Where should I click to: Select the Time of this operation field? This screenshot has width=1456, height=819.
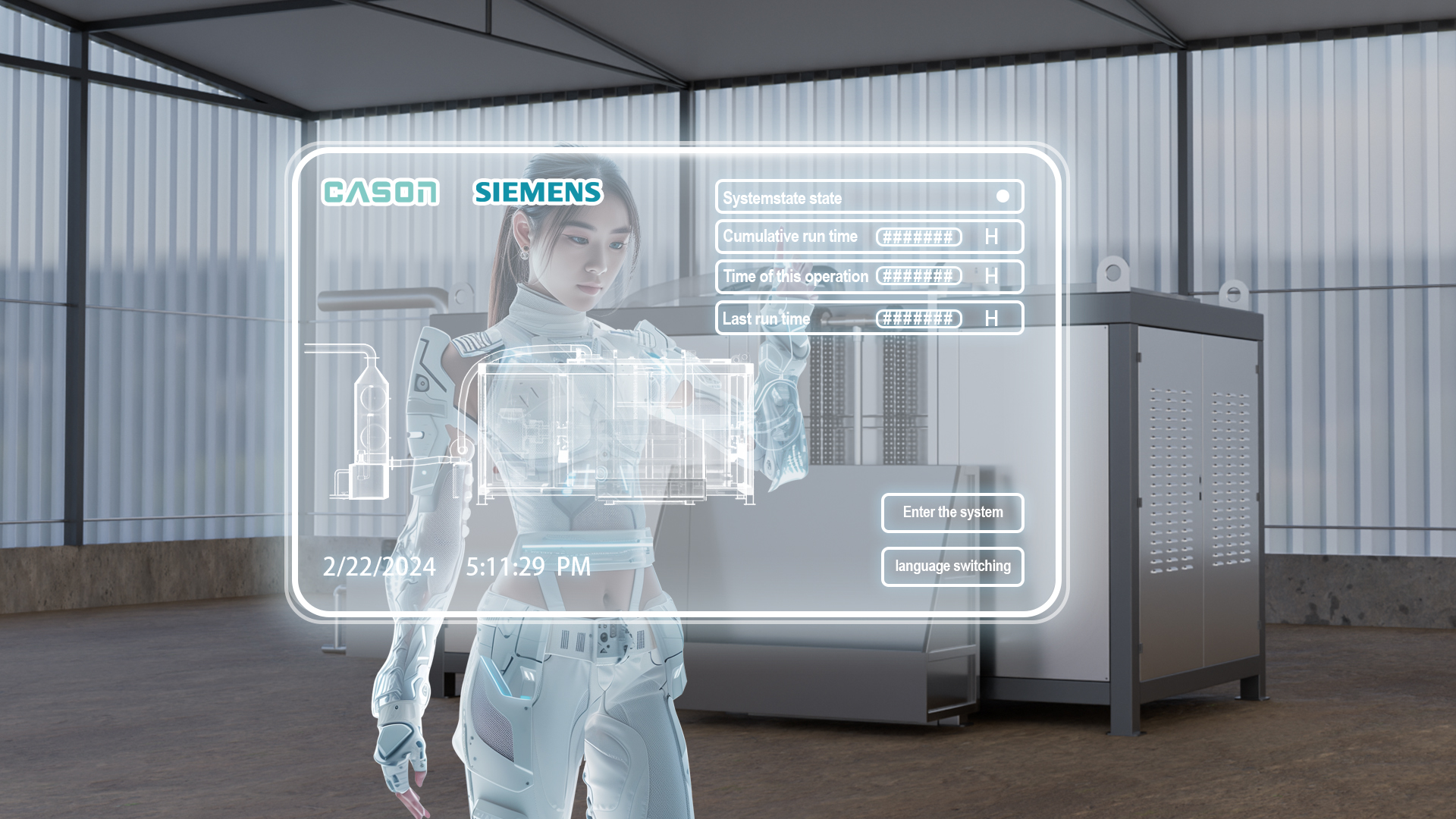tap(918, 277)
